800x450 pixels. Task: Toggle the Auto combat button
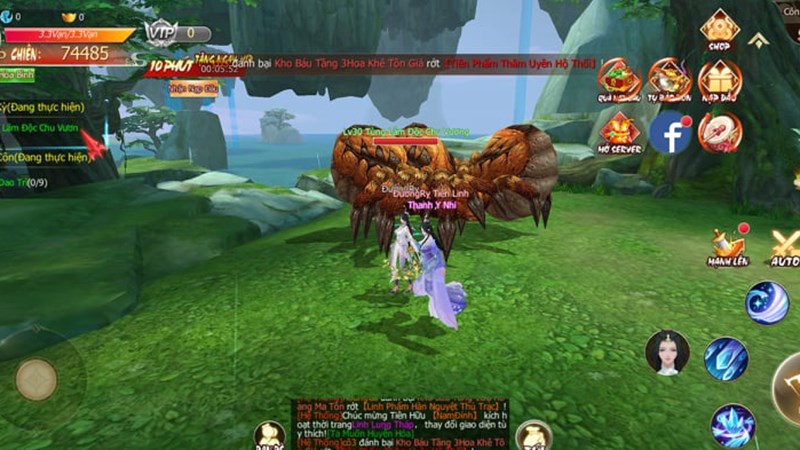tap(785, 246)
